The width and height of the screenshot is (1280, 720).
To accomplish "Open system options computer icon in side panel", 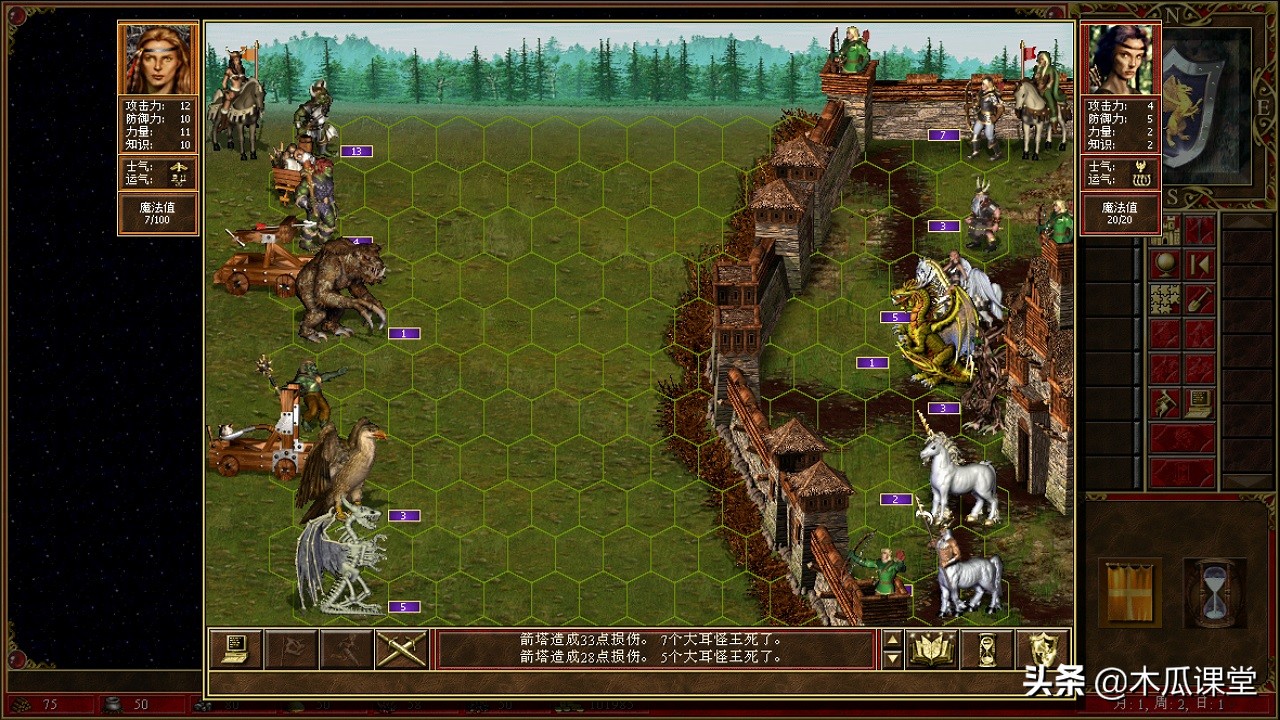I will 1200,403.
